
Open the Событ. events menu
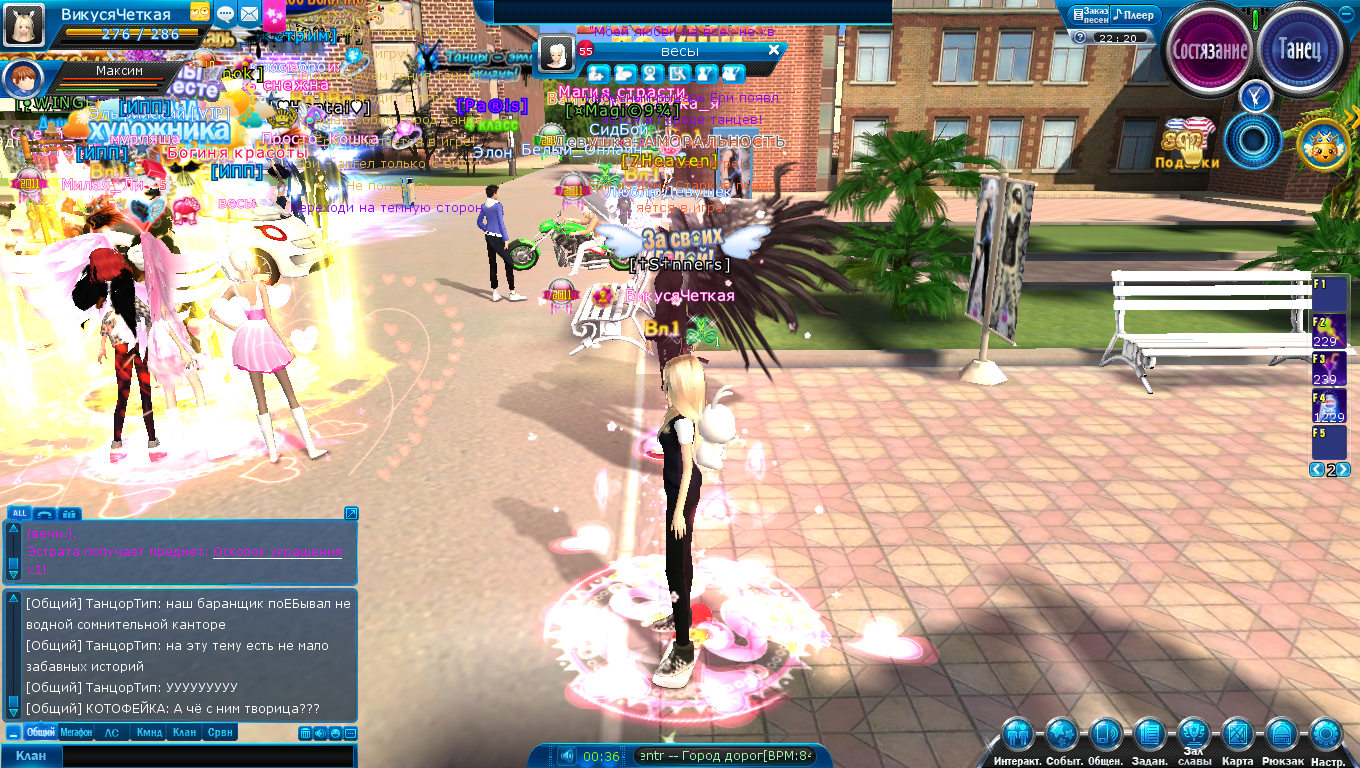(x=1061, y=737)
